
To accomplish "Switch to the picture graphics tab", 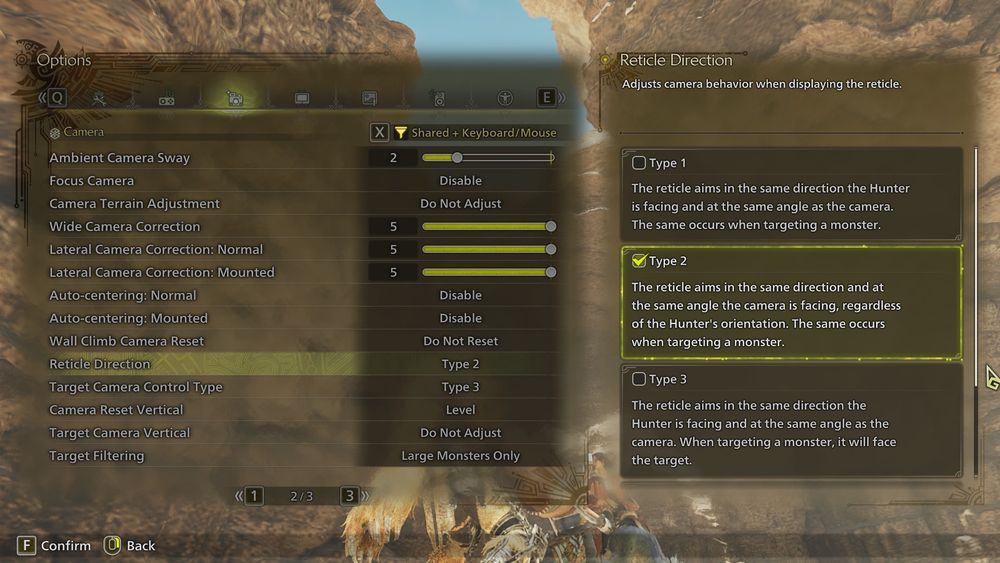I will pyautogui.click(x=369, y=98).
